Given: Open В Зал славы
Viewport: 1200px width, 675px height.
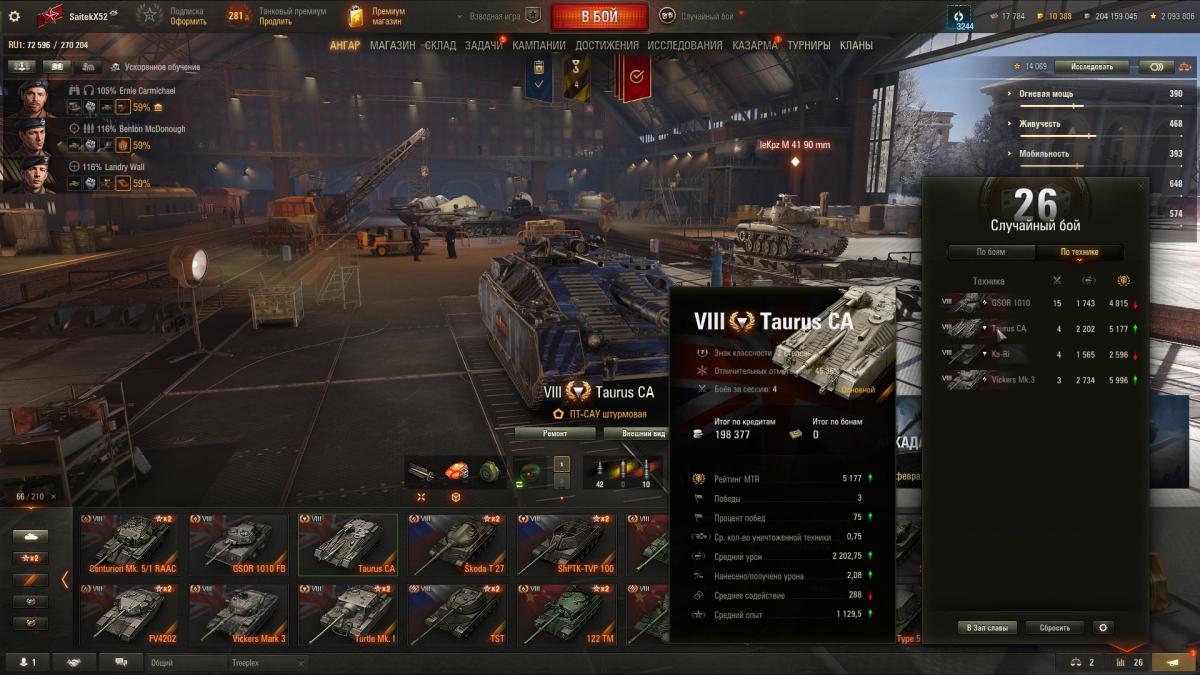Looking at the screenshot, I should (987, 628).
